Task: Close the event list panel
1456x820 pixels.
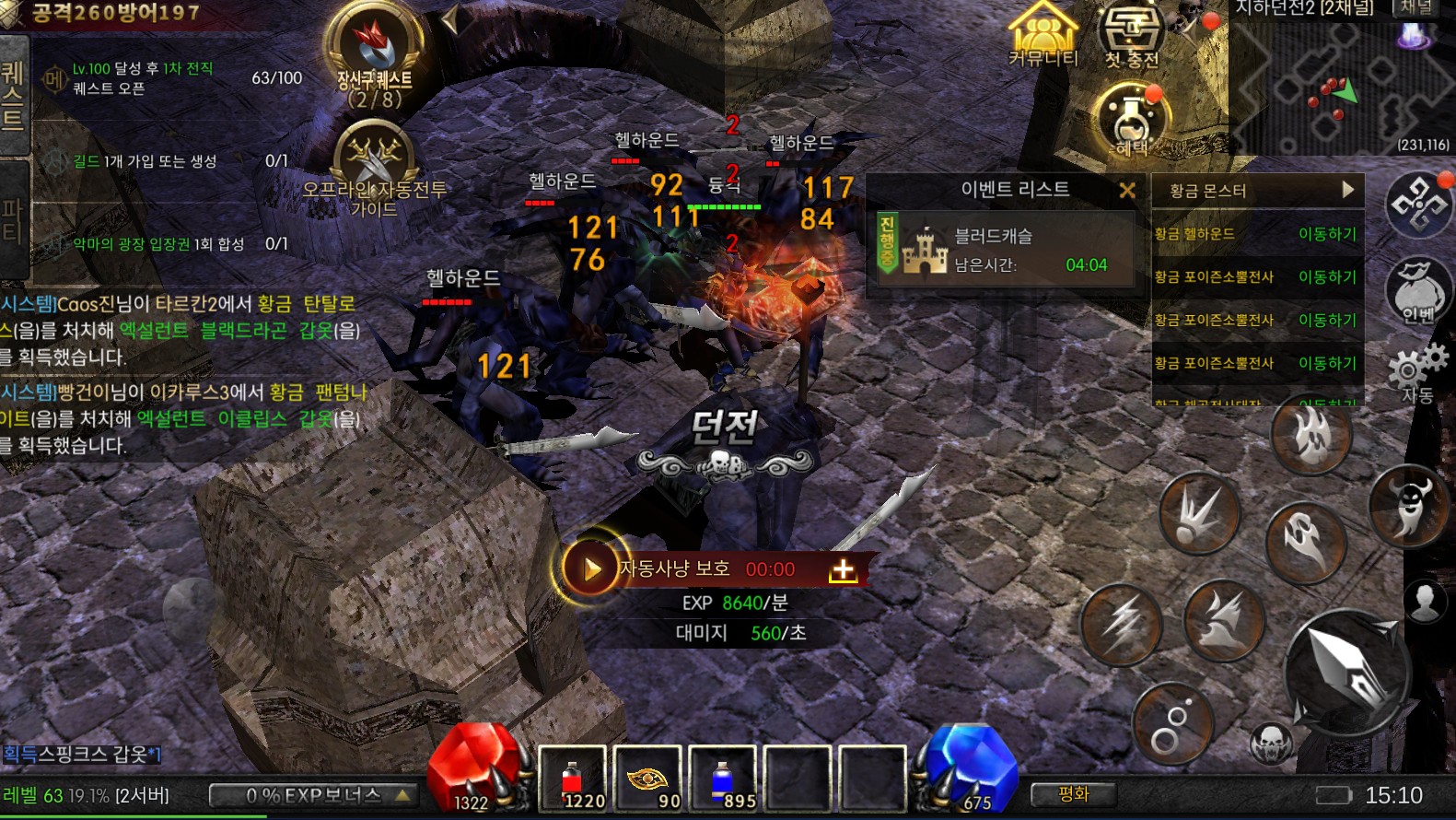Action: 1126,191
